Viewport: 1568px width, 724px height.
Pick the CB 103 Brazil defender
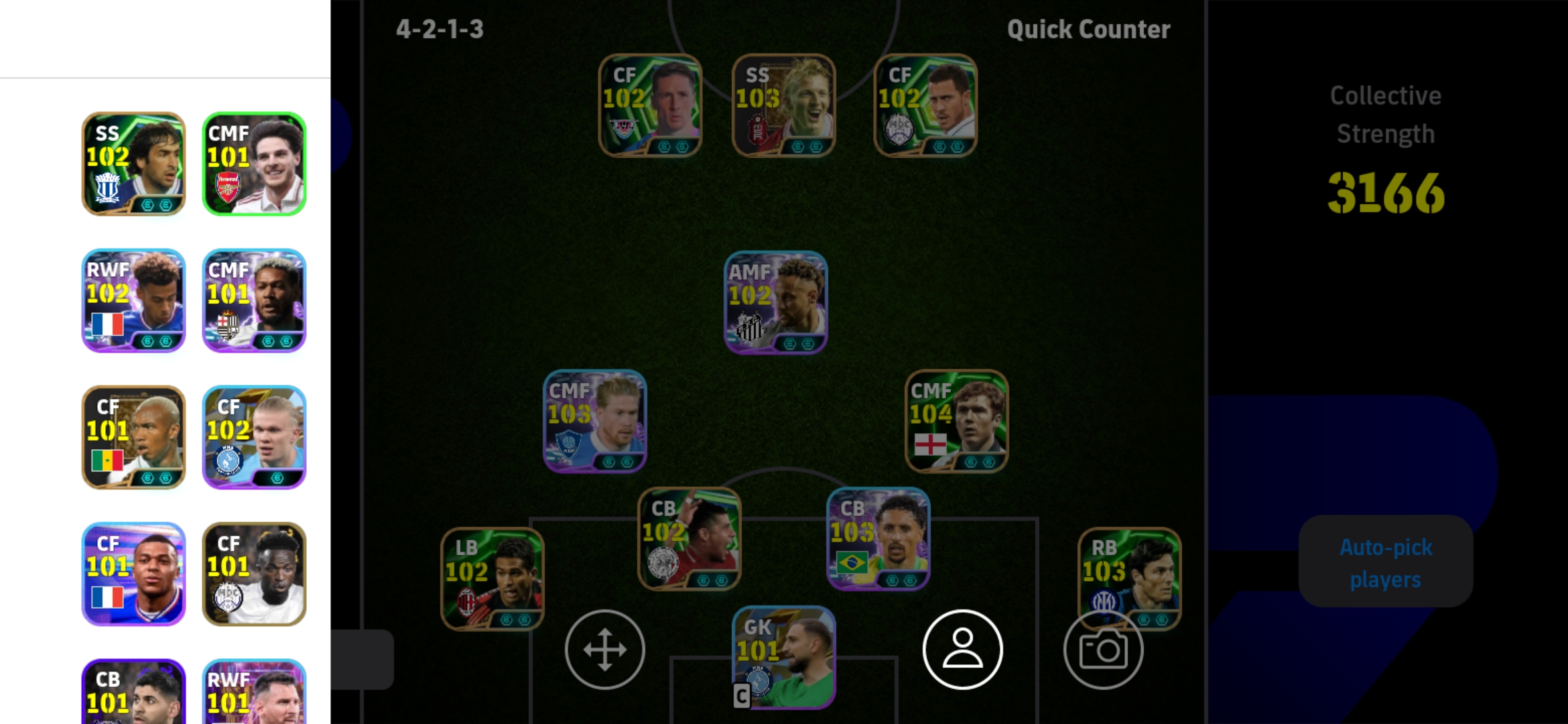[x=878, y=539]
